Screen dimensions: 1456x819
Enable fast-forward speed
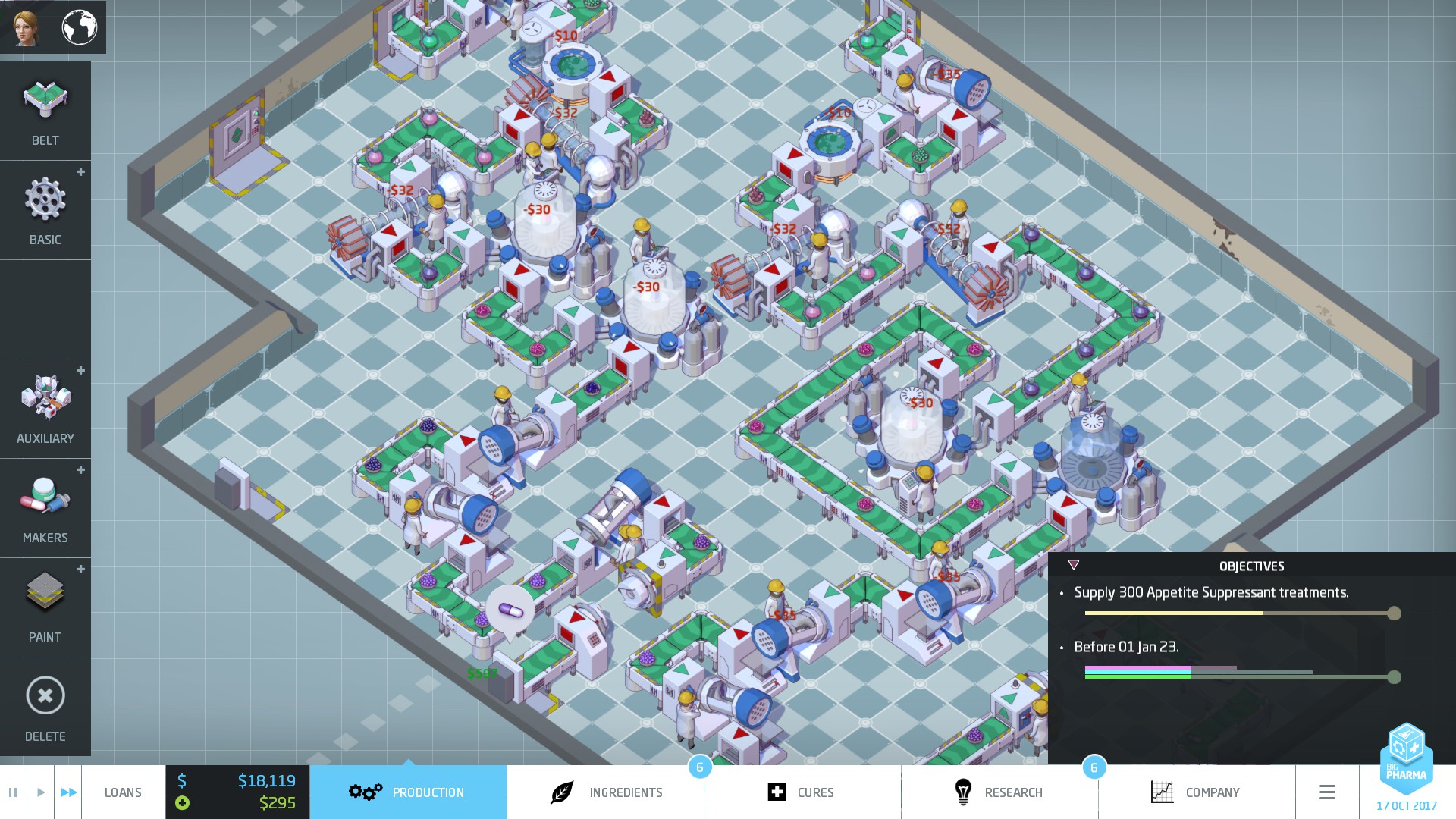[x=68, y=792]
